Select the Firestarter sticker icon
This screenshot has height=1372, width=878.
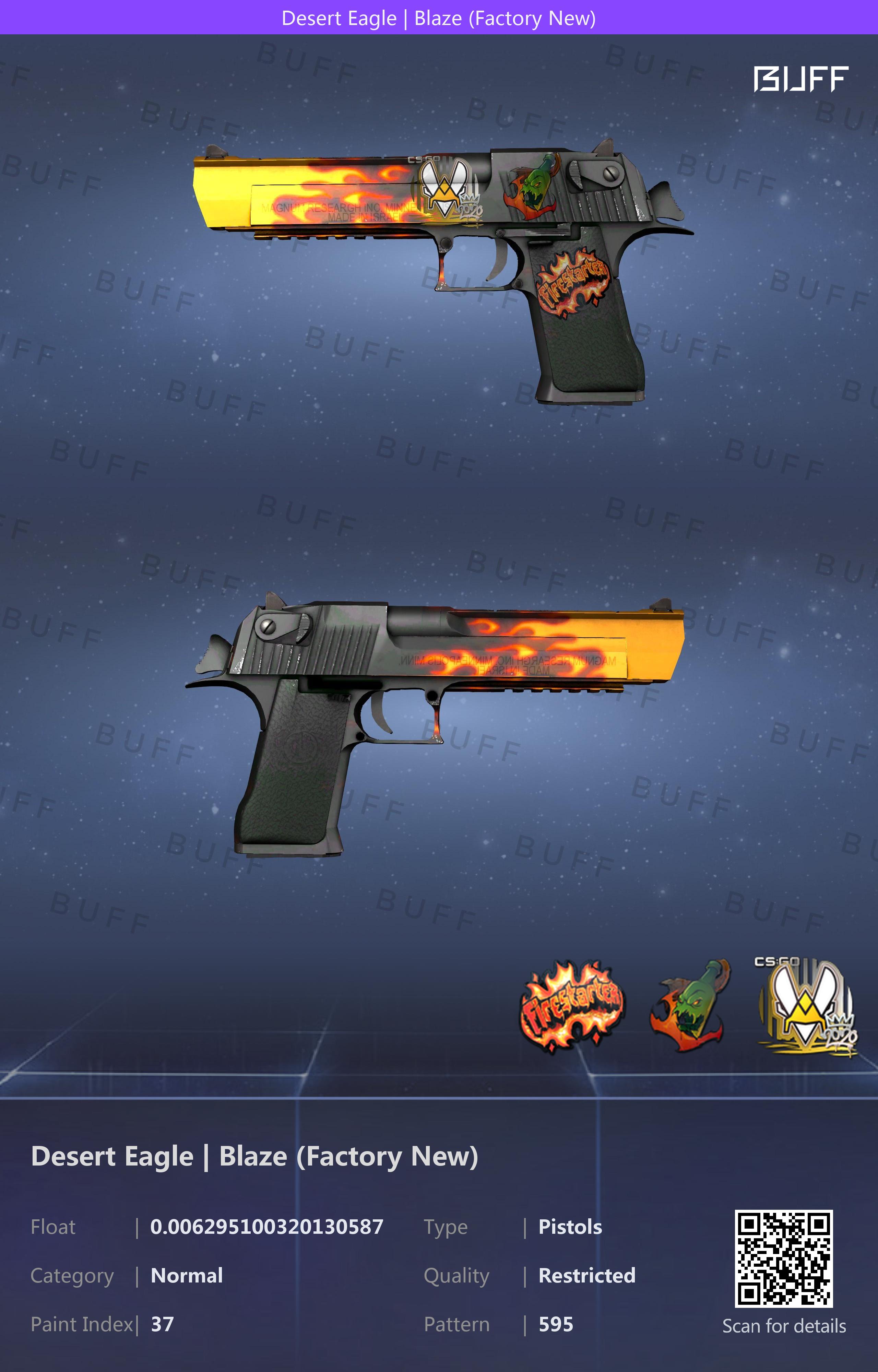click(572, 1007)
